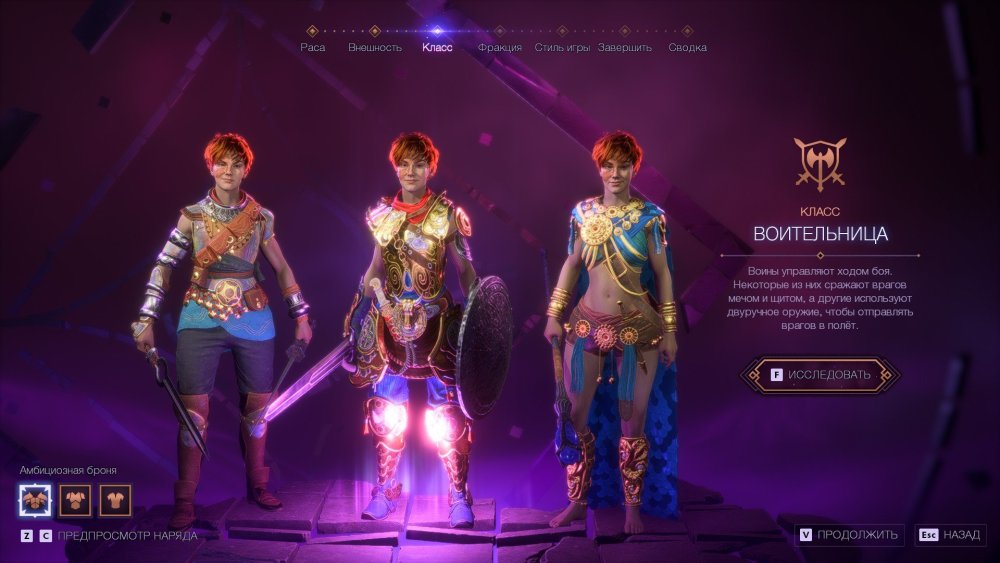Viewport: 1000px width, 563px height.
Task: Click the ИССЛЕДОВАТЬ button
Action: pos(819,375)
